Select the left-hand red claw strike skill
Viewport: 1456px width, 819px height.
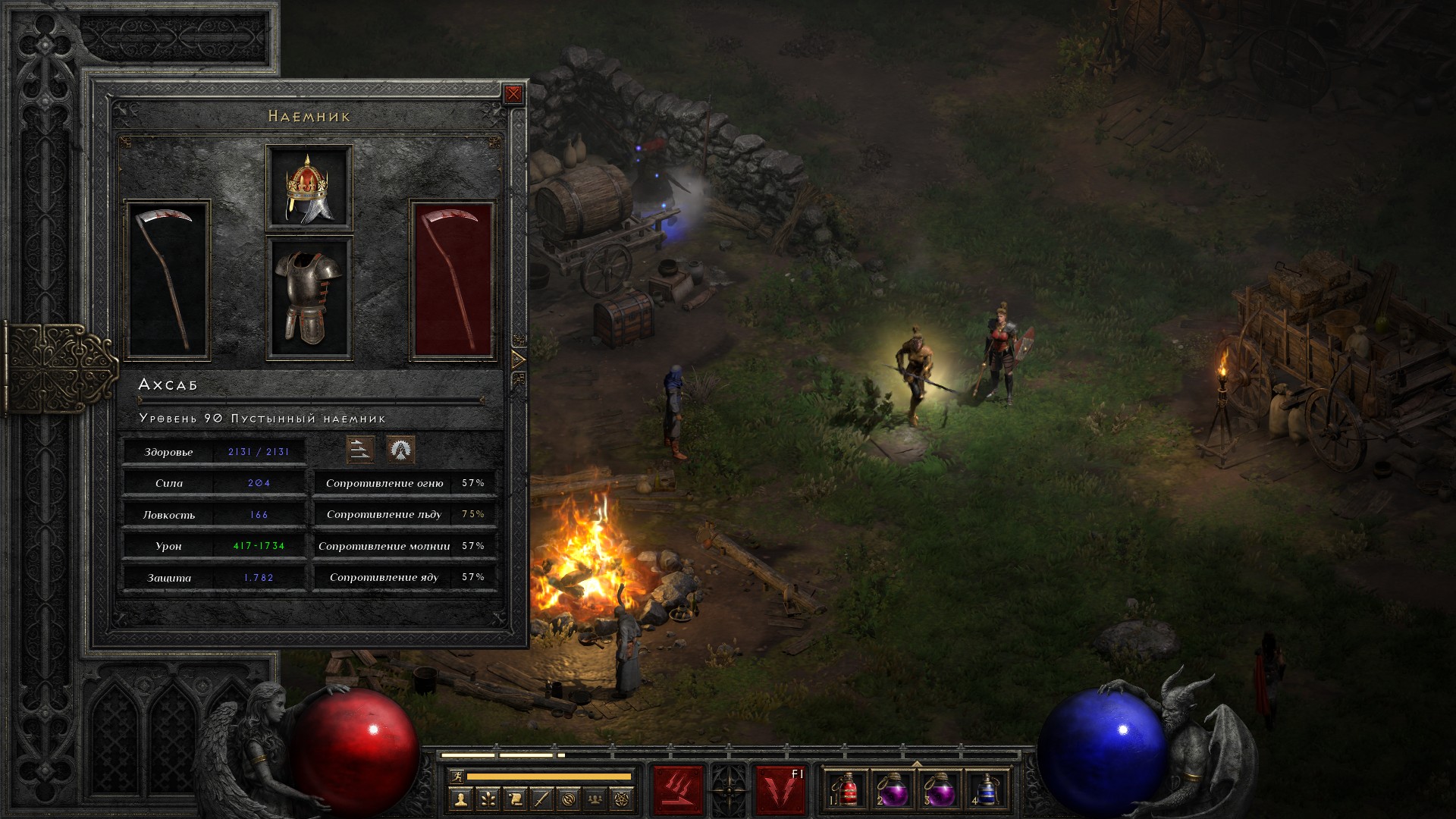tap(679, 790)
